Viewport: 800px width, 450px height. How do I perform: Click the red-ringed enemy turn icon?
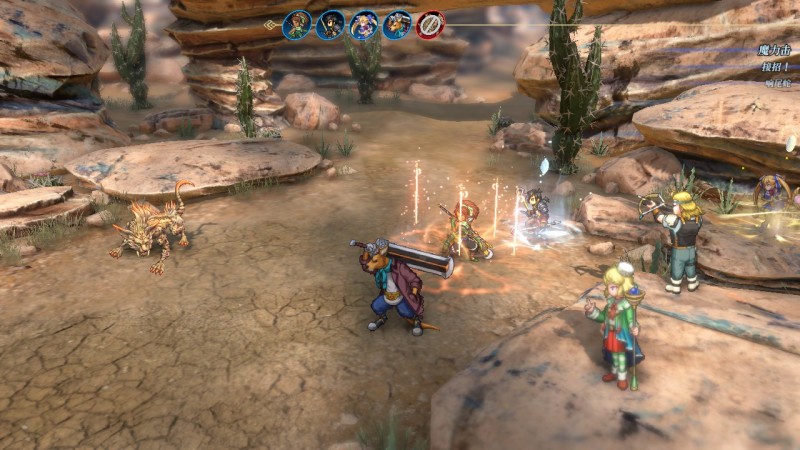pyautogui.click(x=430, y=25)
